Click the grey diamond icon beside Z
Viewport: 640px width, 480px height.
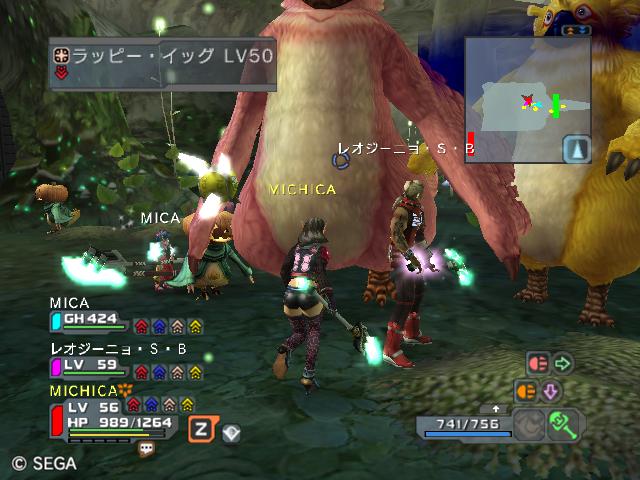[x=231, y=432]
